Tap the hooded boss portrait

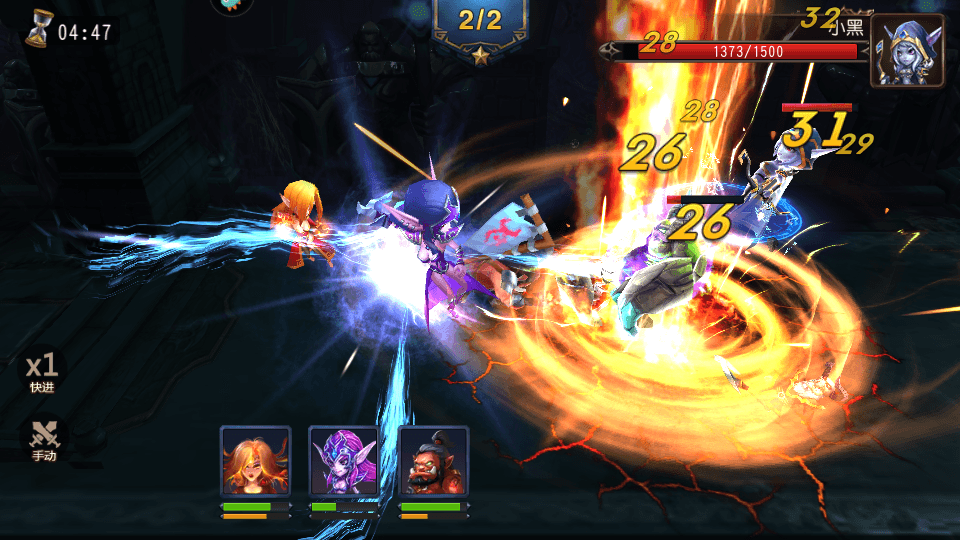pyautogui.click(x=906, y=50)
